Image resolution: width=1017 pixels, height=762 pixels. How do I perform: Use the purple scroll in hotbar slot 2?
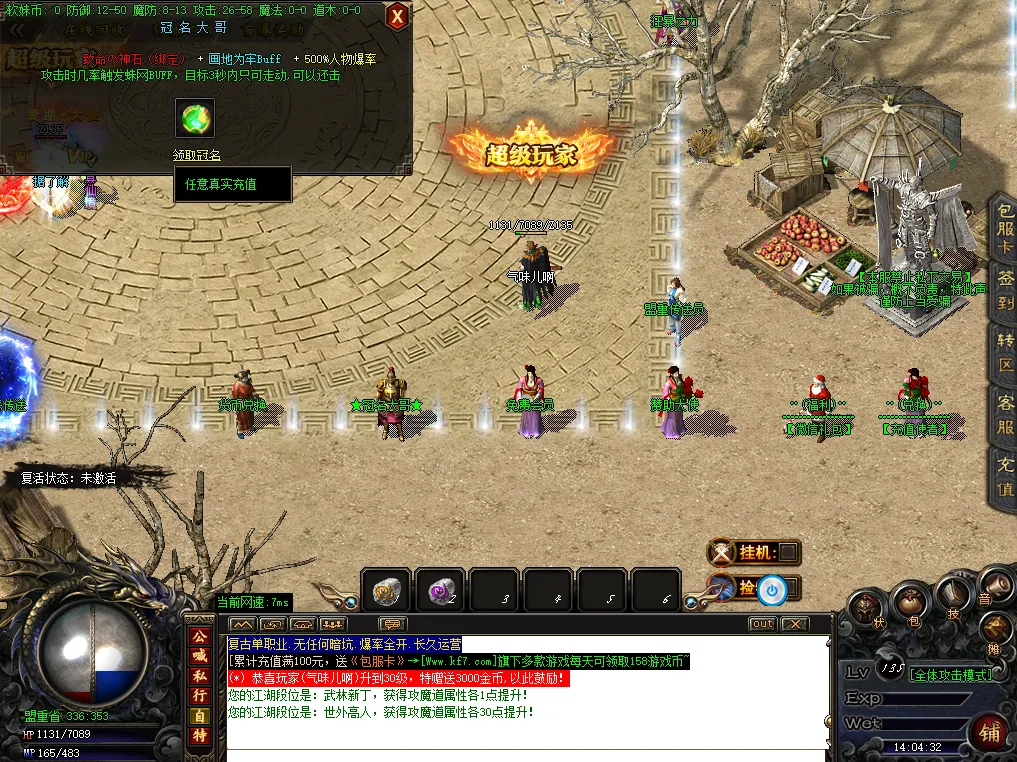click(440, 593)
